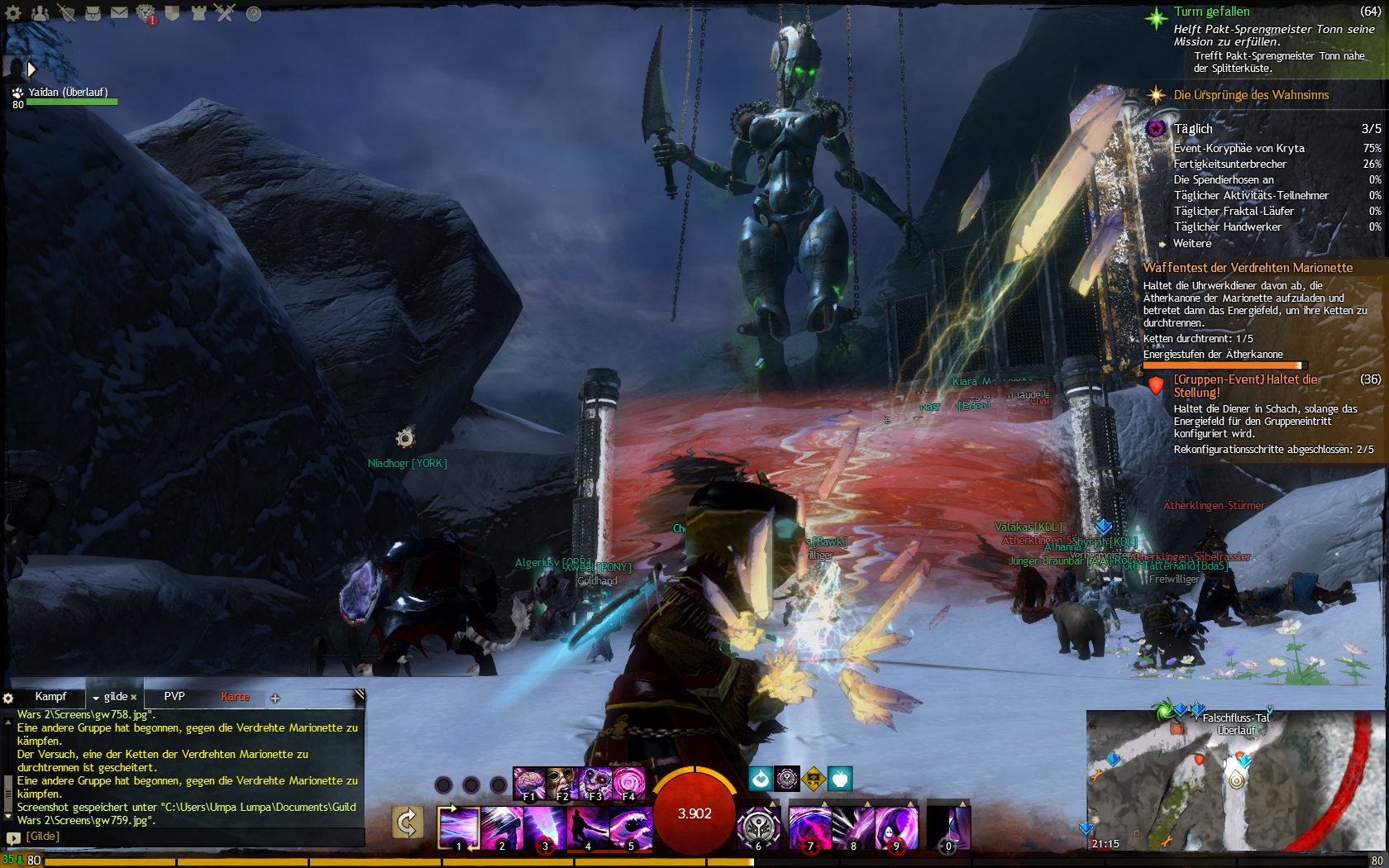Switch to the PVP chat tab
This screenshot has height=868, width=1389.
coord(174,697)
